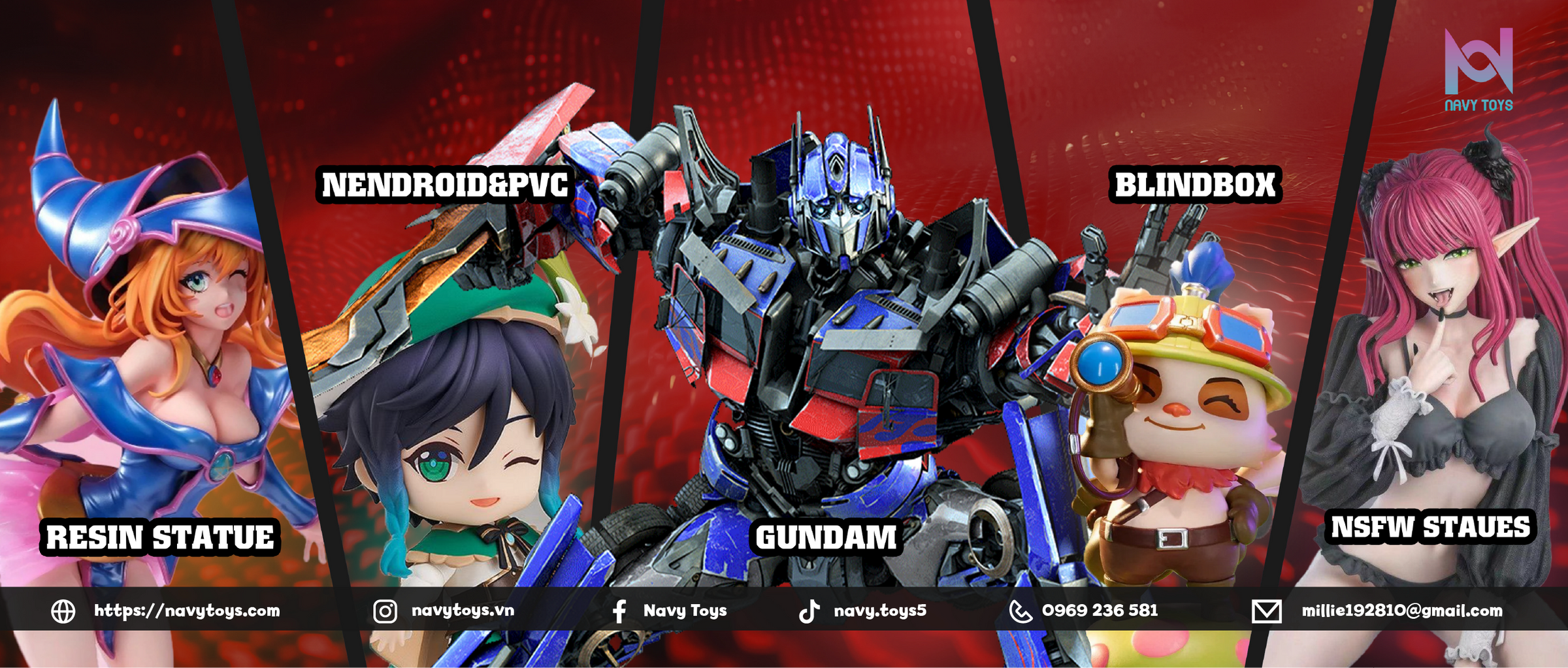Viewport: 1568px width, 668px height.
Task: Open the https://navytoys.com website link
Action: tap(187, 611)
